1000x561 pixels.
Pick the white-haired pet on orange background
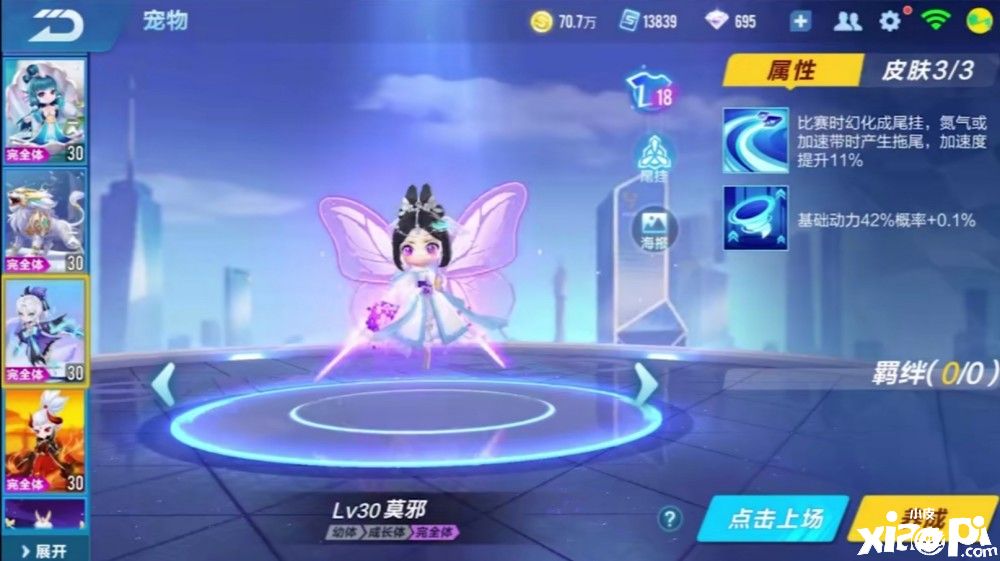(x=45, y=440)
